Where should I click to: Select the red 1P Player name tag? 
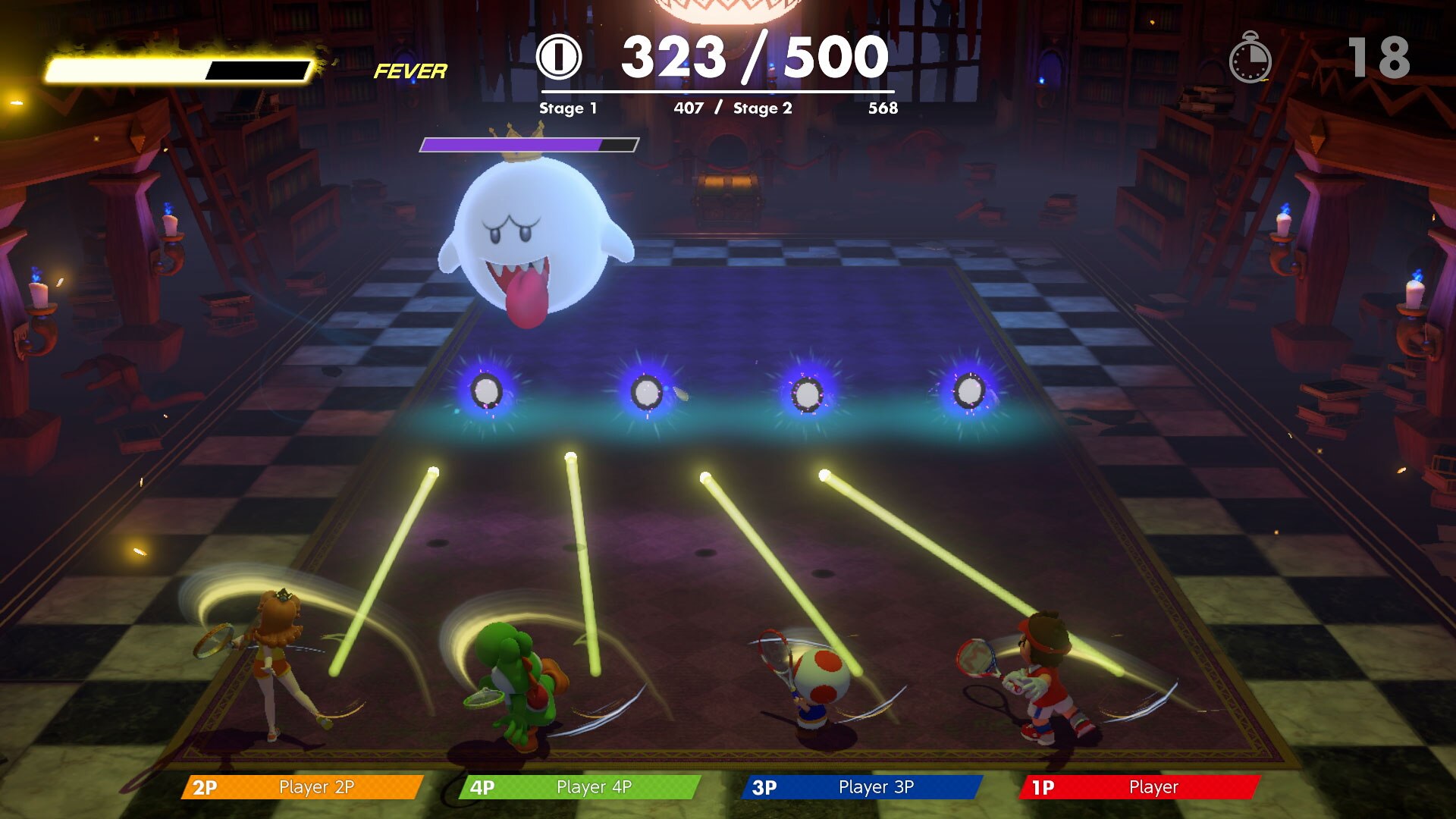click(x=1139, y=787)
